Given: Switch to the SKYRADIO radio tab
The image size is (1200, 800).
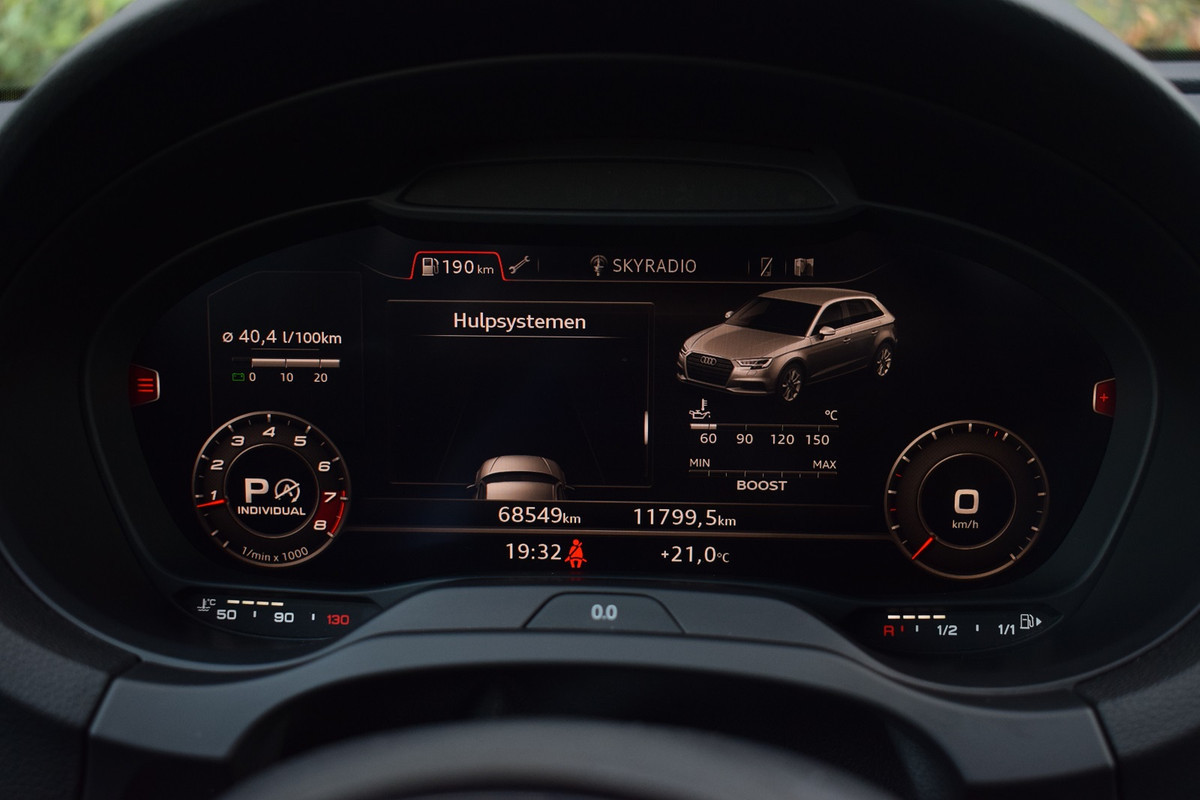Looking at the screenshot, I should point(643,266).
